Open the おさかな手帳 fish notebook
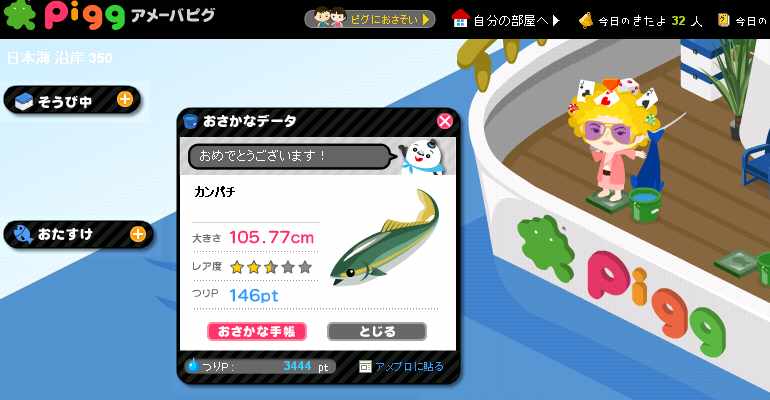Viewport: 770px width, 400px height. (257, 331)
